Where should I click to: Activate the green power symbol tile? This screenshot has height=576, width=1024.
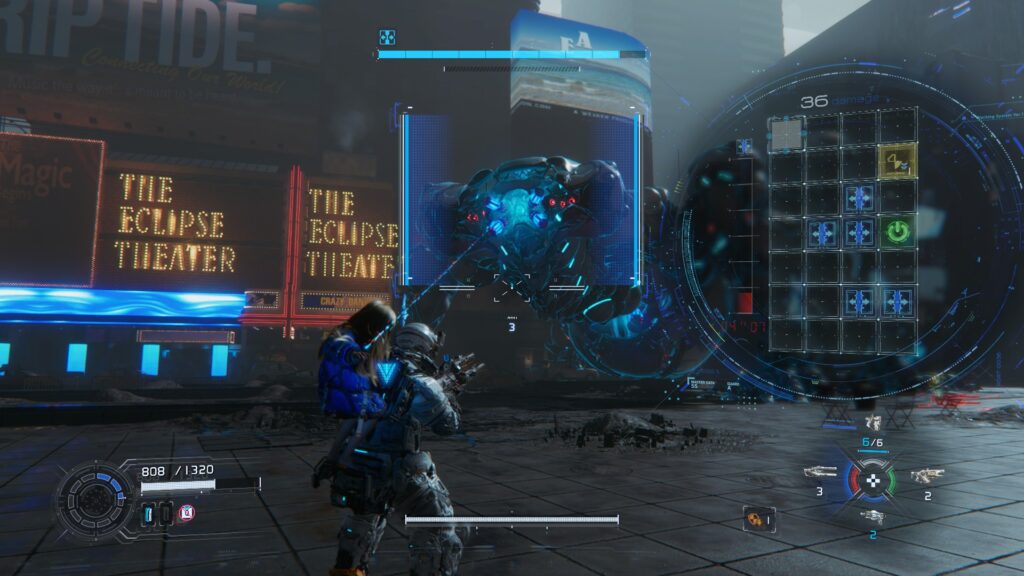click(x=897, y=233)
